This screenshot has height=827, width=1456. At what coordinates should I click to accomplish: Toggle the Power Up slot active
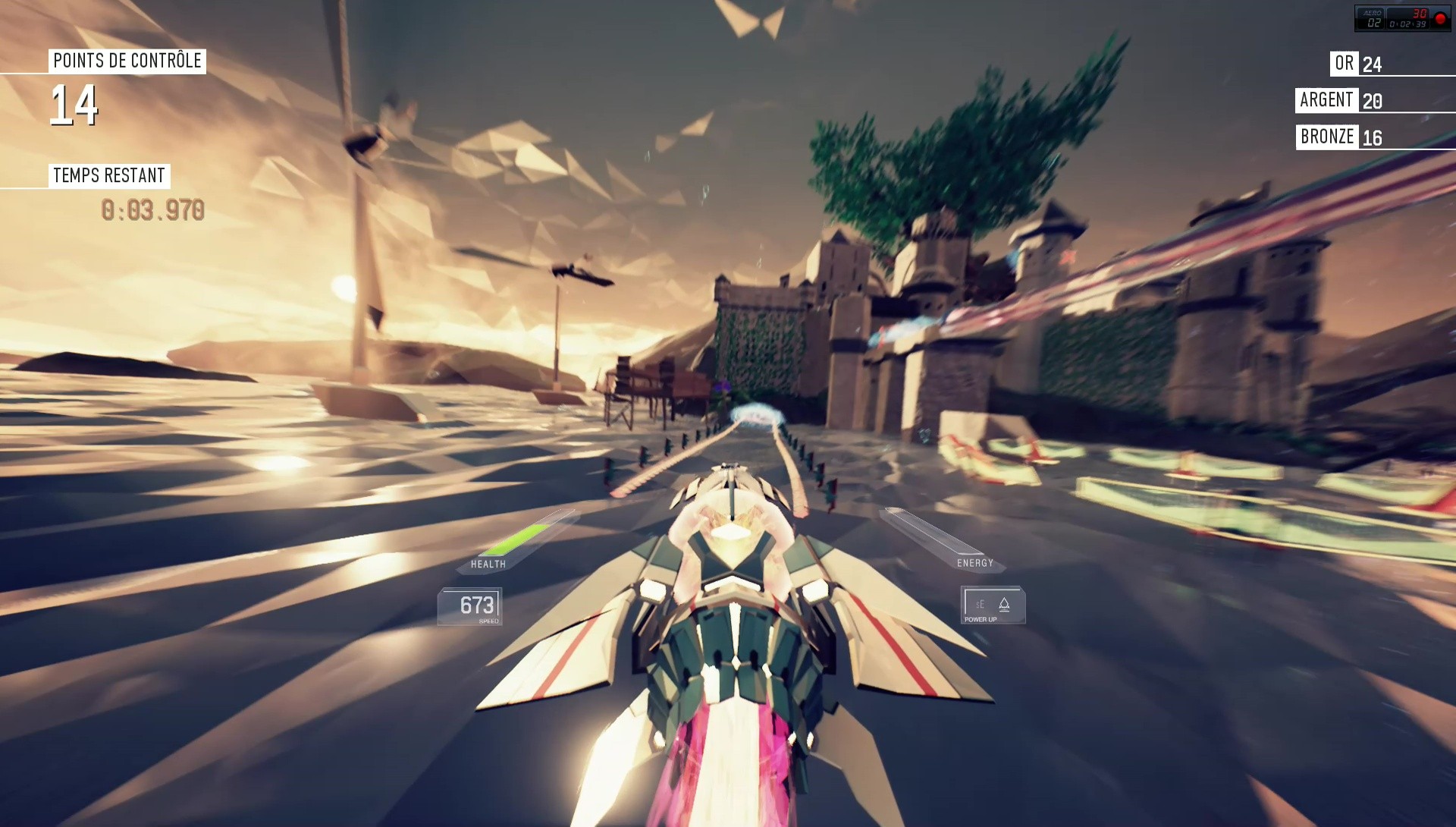[x=992, y=603]
